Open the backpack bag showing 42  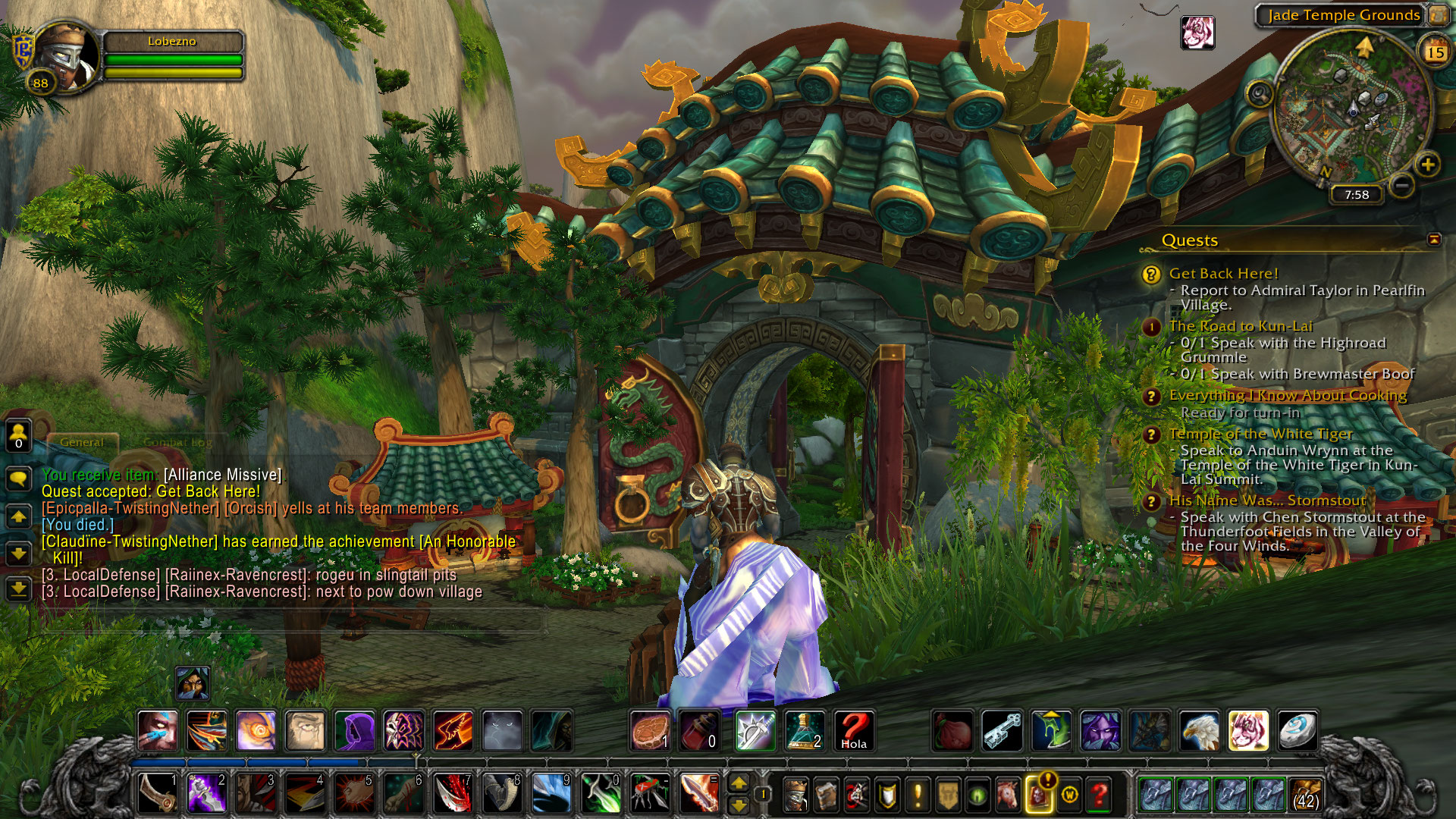[x=1305, y=794]
